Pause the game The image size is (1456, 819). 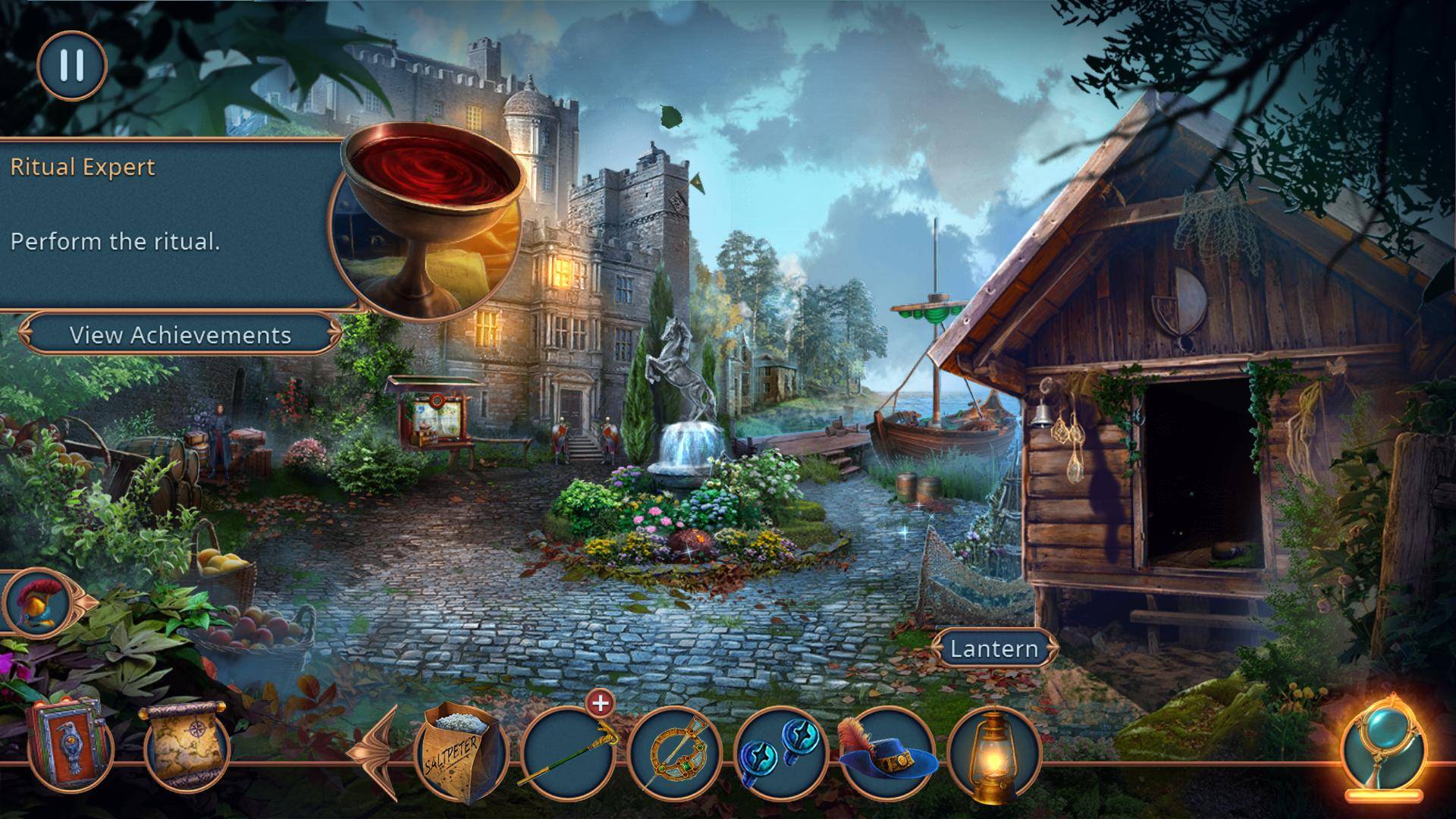tap(71, 65)
